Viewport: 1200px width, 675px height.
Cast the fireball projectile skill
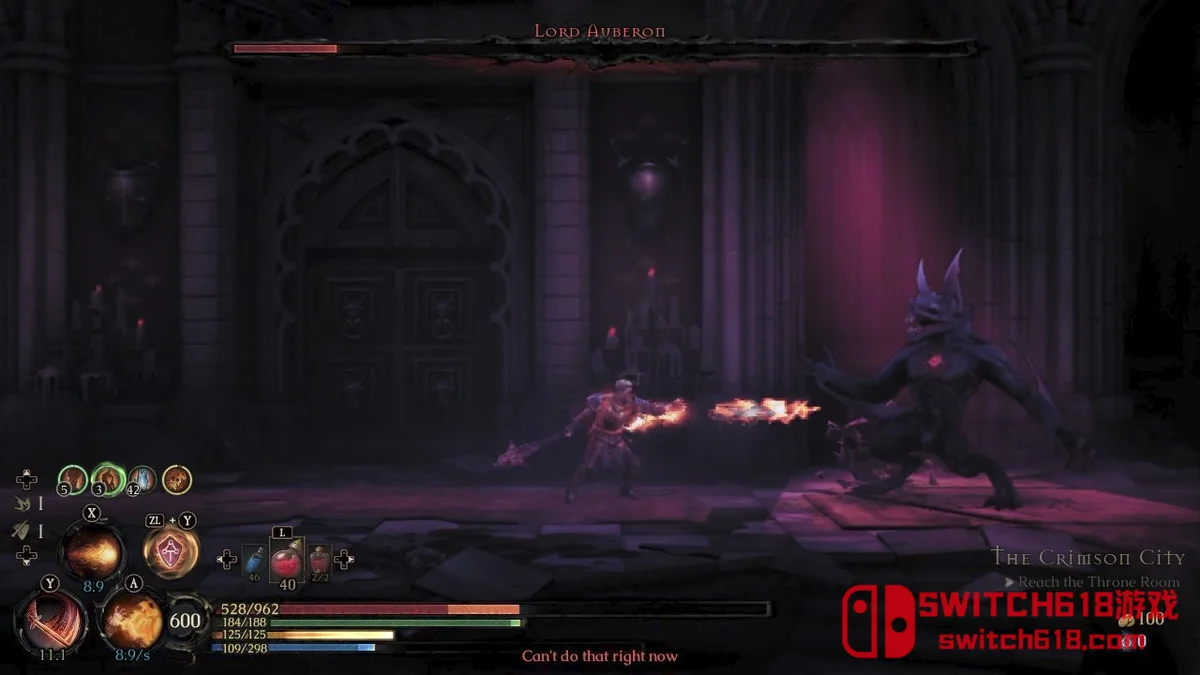[x=93, y=551]
